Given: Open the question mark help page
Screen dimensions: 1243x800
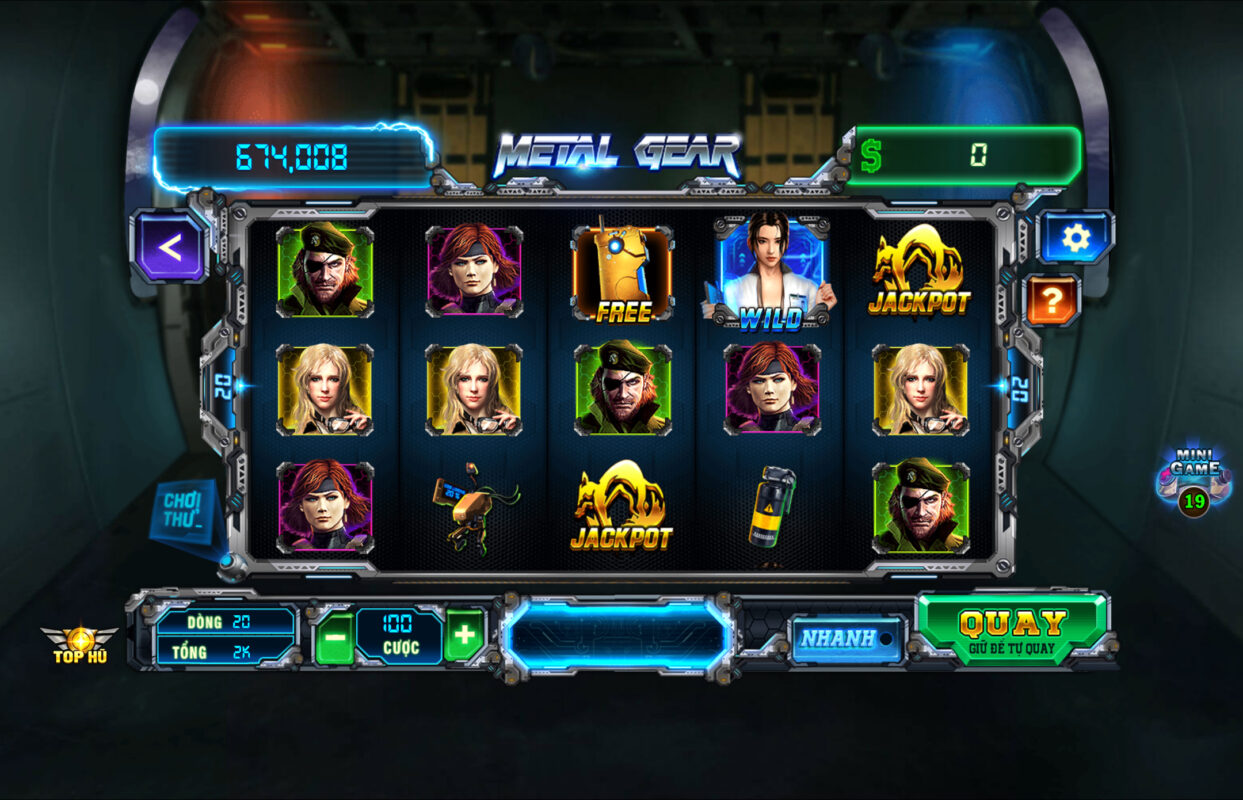Looking at the screenshot, I should [x=1053, y=299].
